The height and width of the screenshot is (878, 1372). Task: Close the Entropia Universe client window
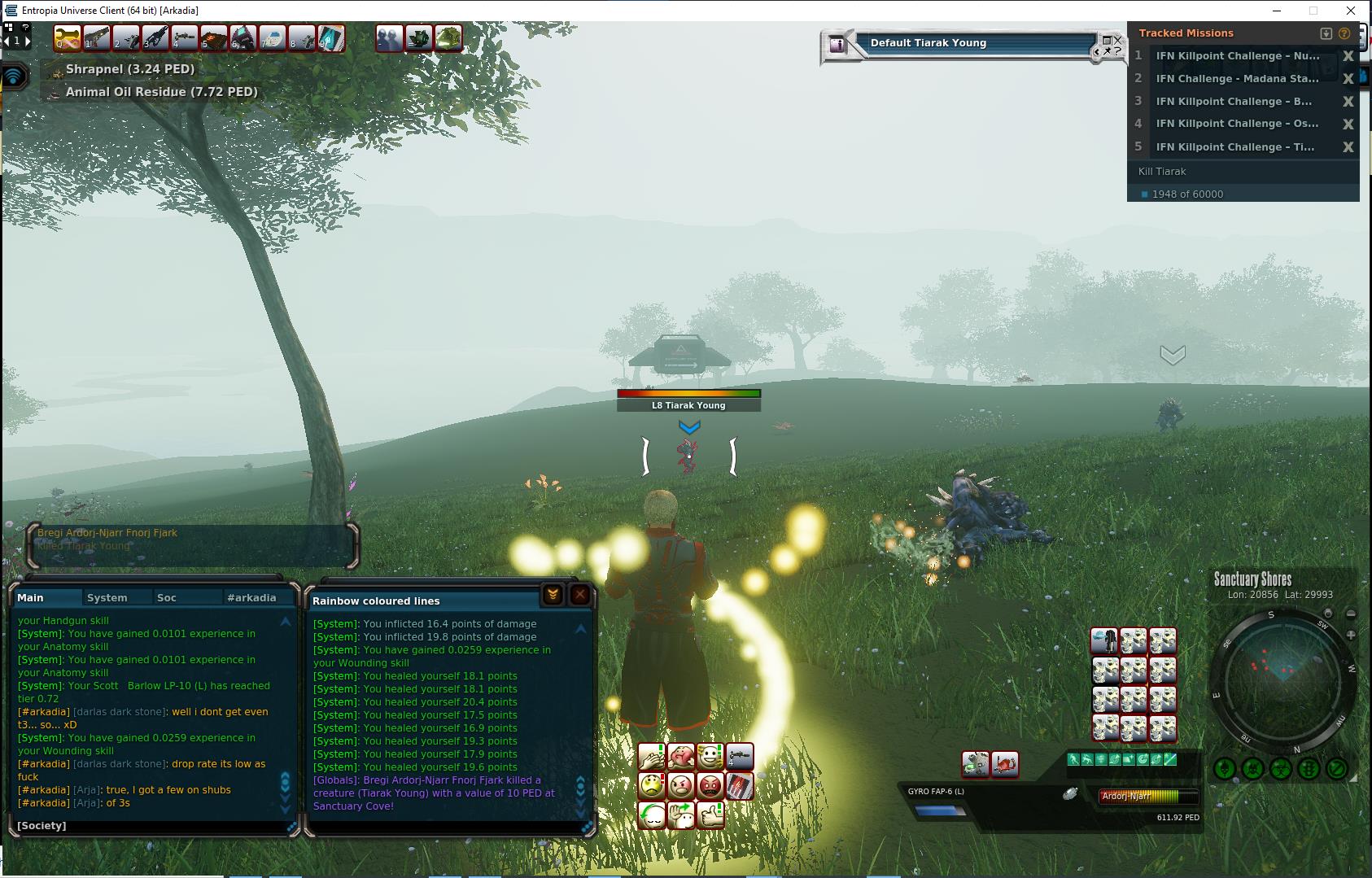tap(1351, 11)
